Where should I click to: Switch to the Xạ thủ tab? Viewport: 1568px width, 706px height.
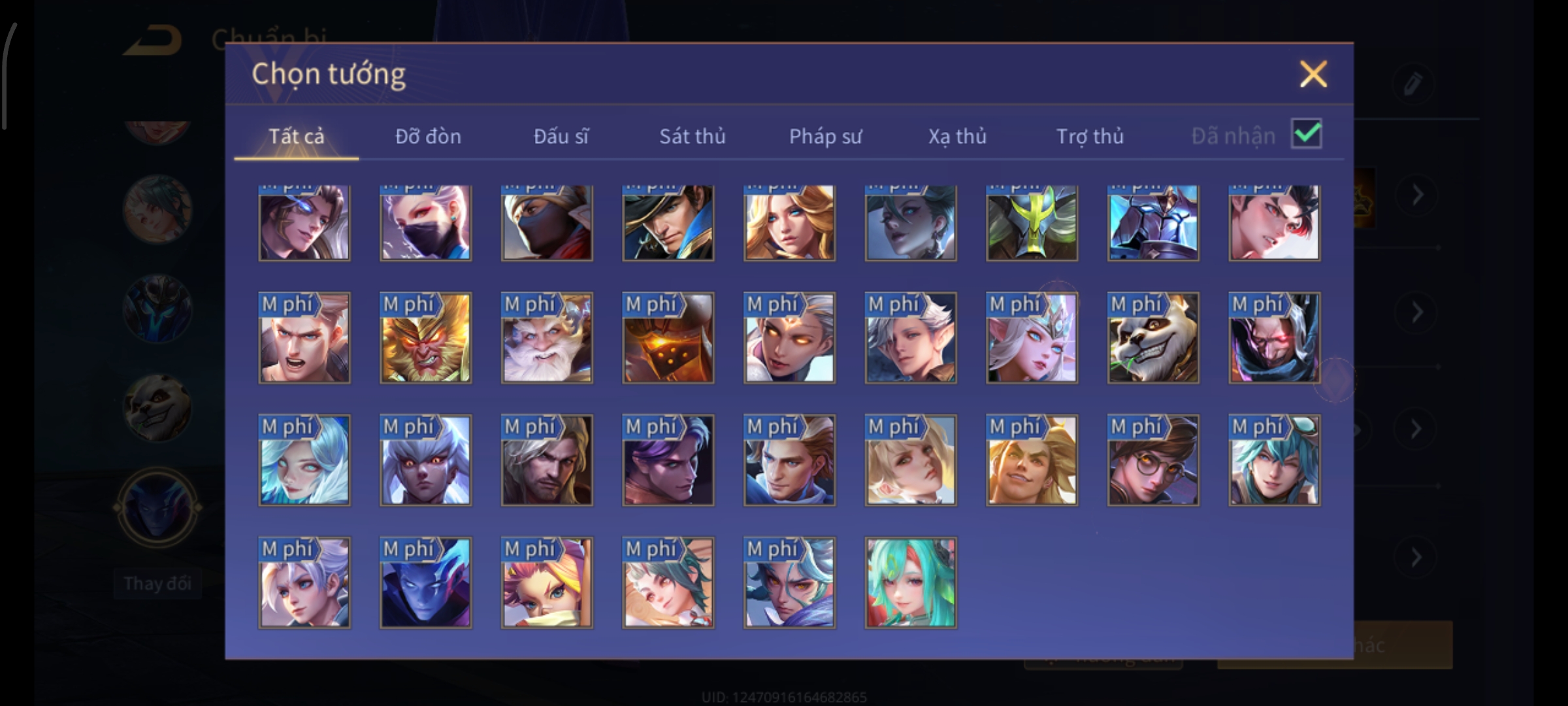point(957,136)
